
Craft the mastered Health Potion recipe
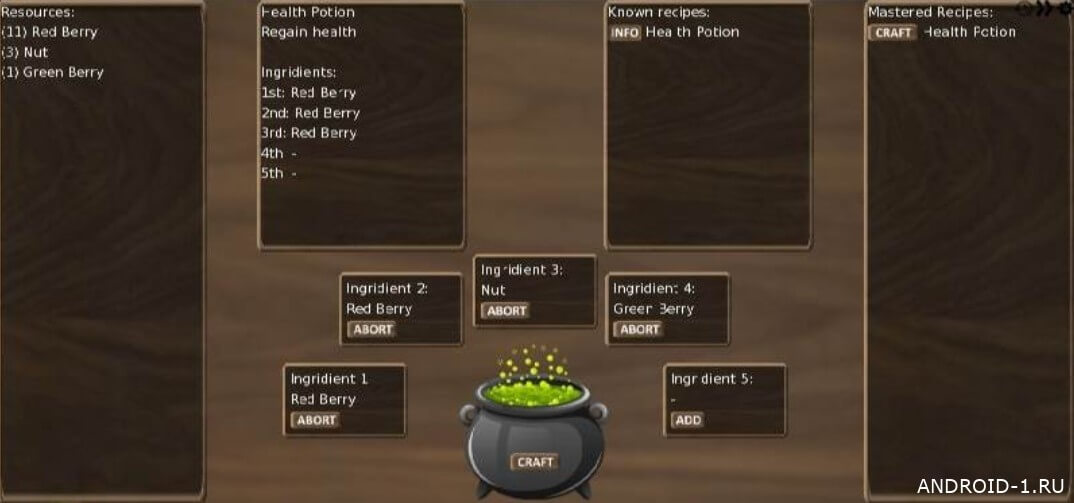pos(892,33)
